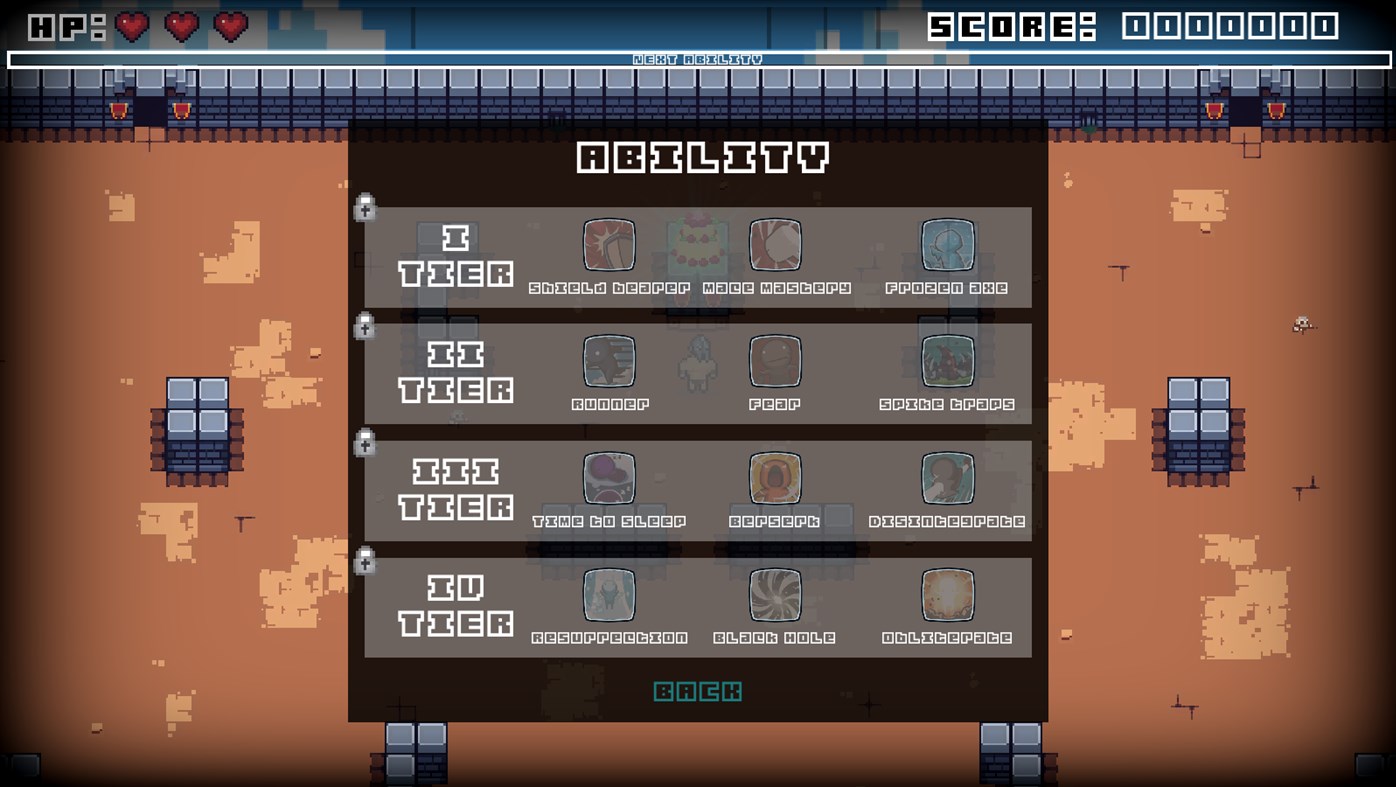Viewport: 1396px width, 787px height.
Task: Pick the Spike Traps ability
Action: pyautogui.click(x=948, y=361)
